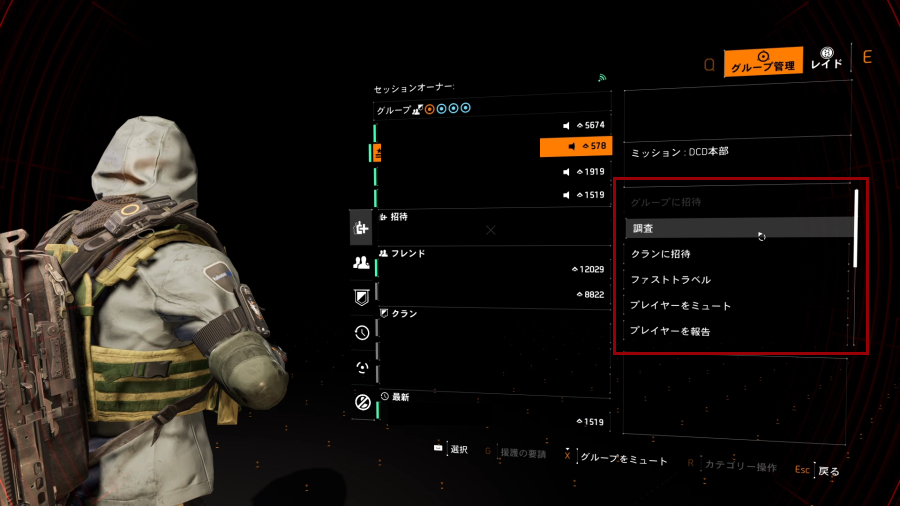Switch to the レイド tab
This screenshot has width=900, height=506.
click(826, 59)
